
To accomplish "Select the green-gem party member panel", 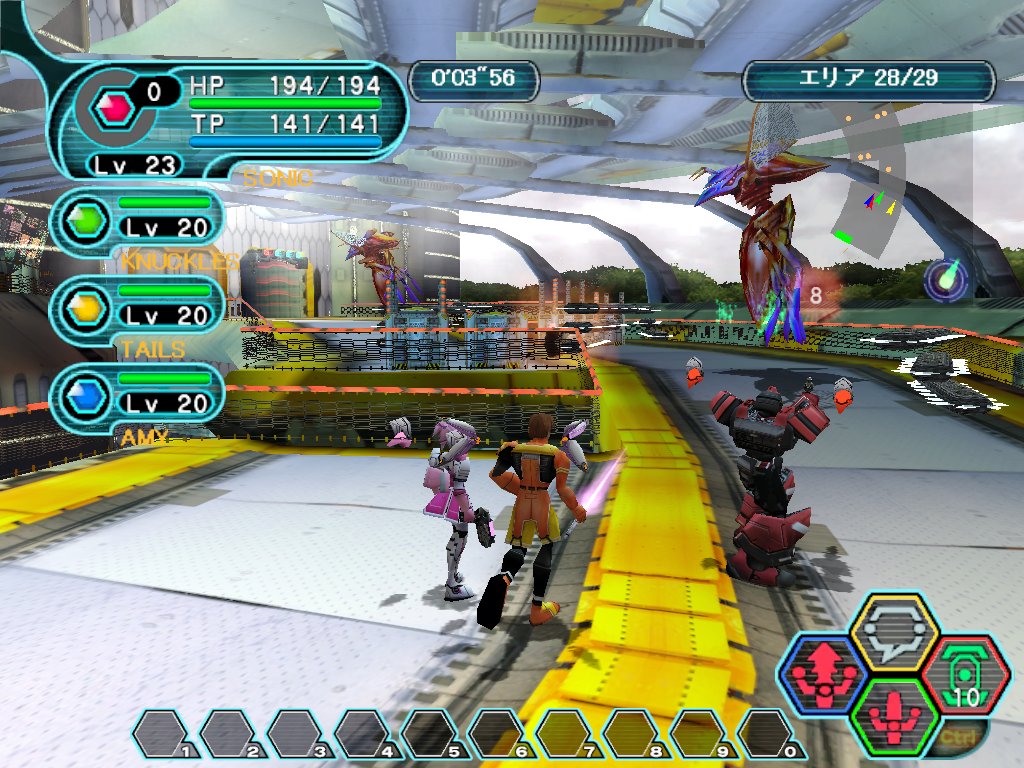I will 136,217.
